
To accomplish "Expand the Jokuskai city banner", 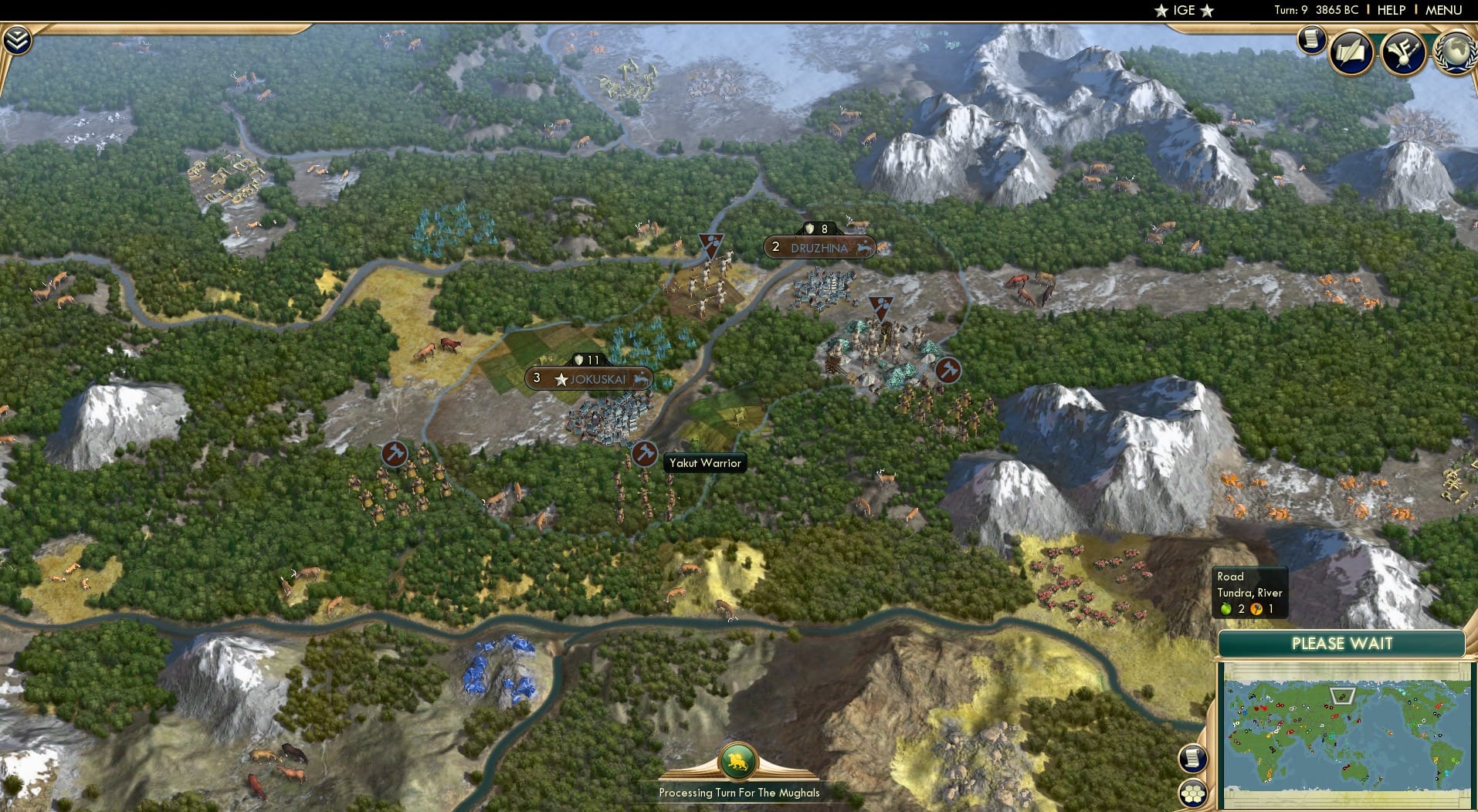I will (x=589, y=378).
